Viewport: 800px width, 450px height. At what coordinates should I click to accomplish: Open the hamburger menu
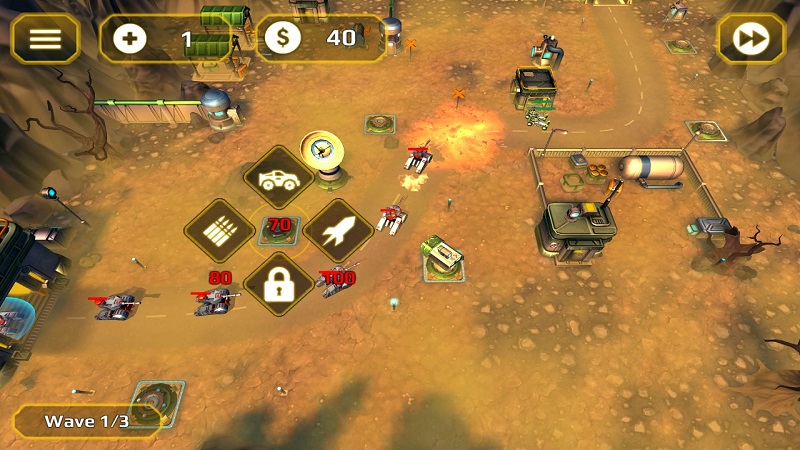click(45, 39)
